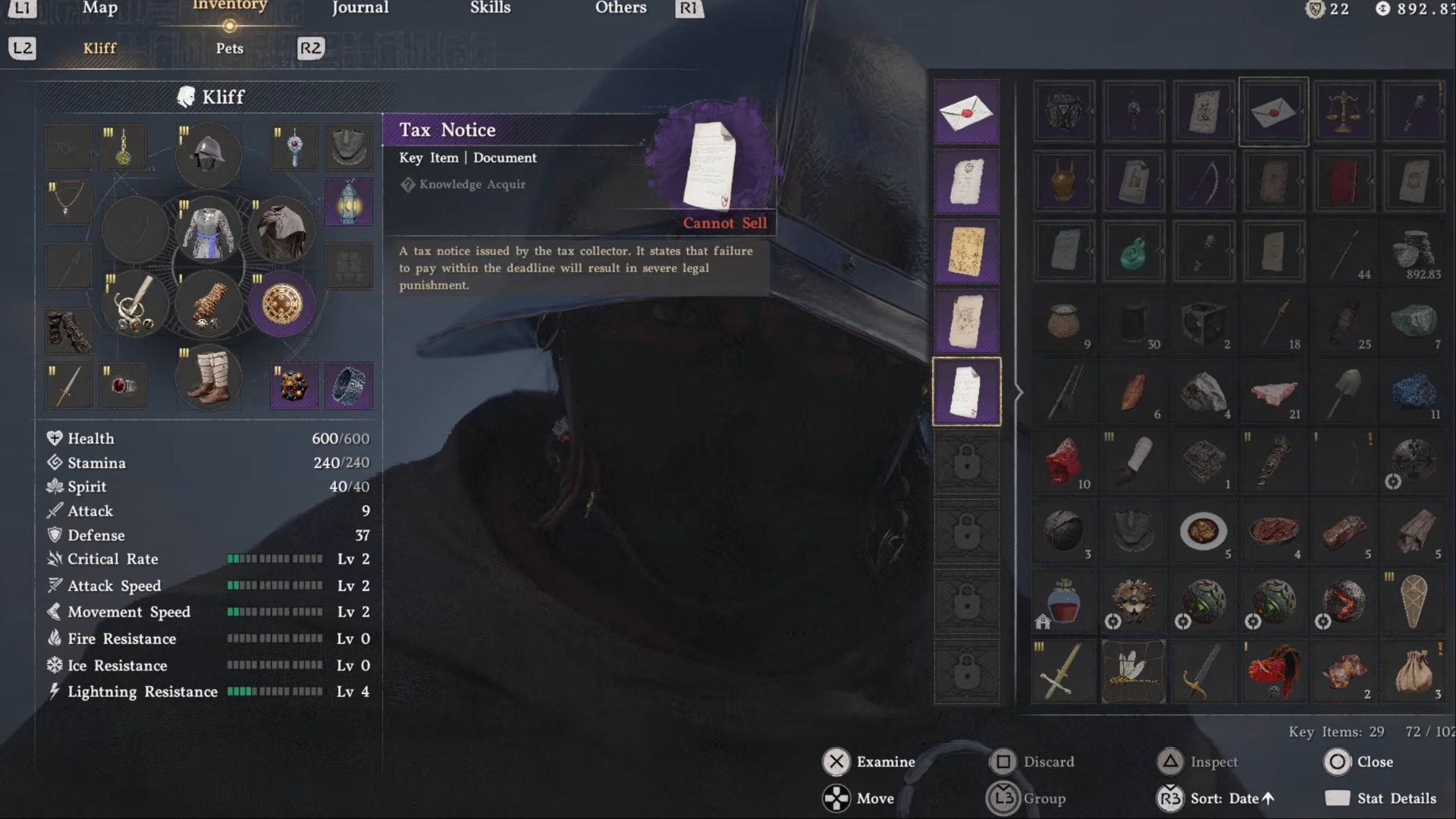Select the coin pile showing 892.83

[x=1413, y=252]
